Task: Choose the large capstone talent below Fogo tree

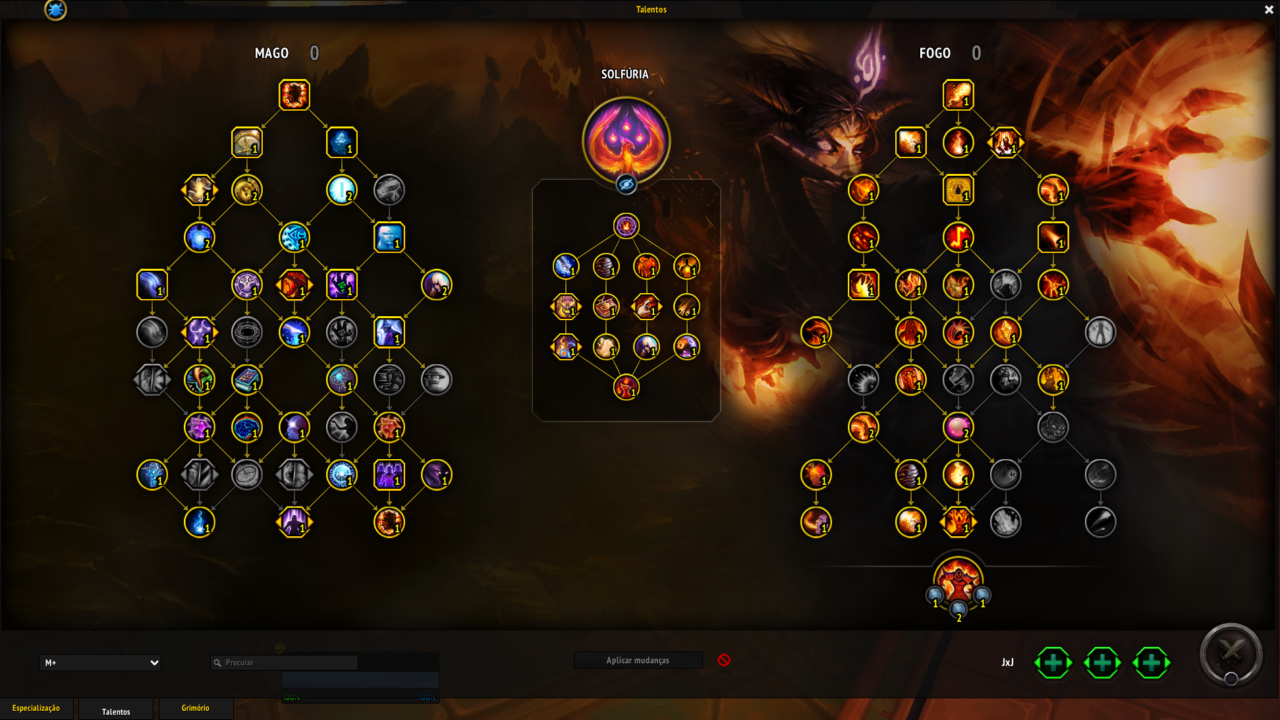Action: coord(958,580)
